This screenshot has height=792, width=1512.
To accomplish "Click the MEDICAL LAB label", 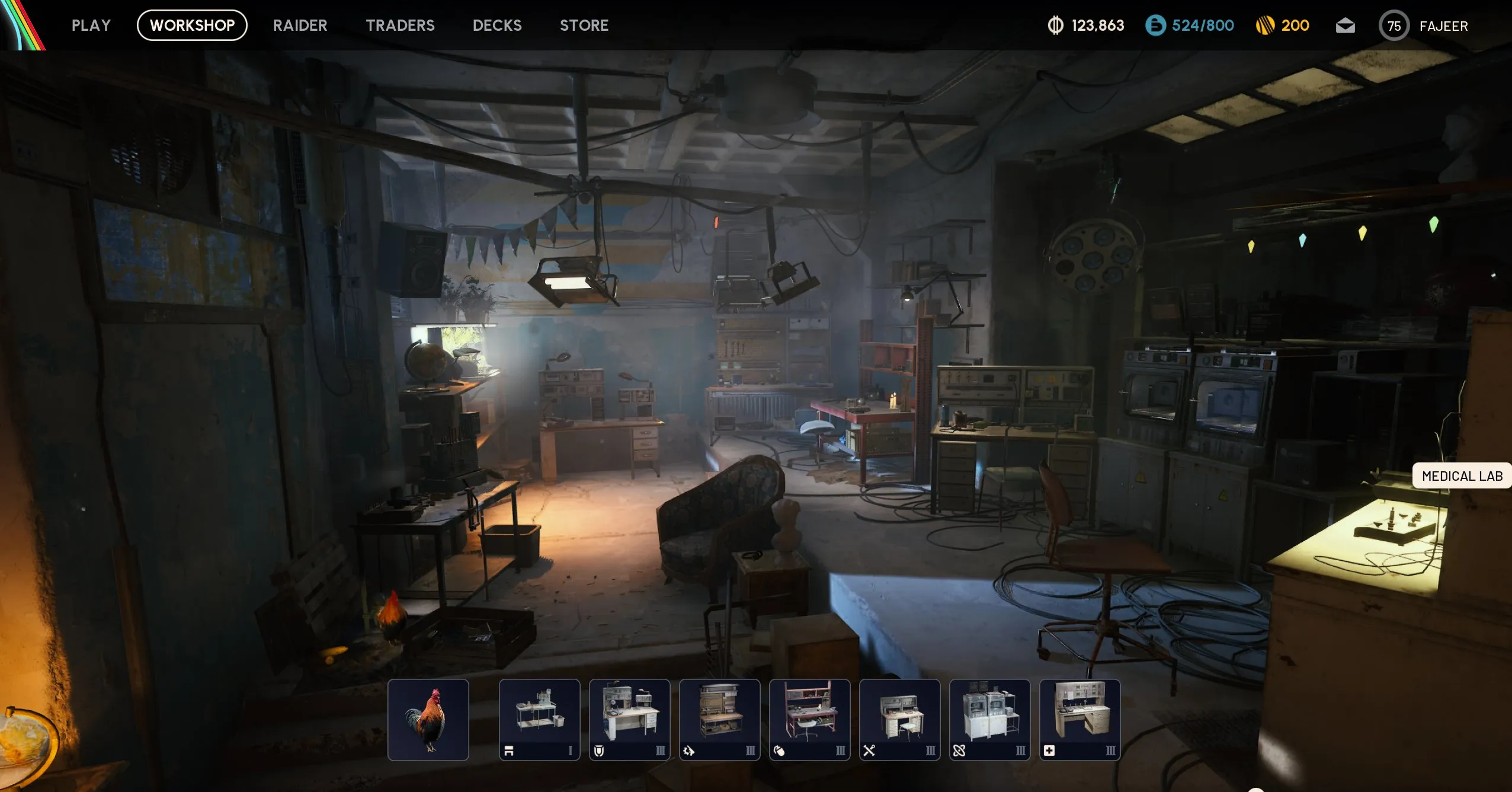I will pyautogui.click(x=1462, y=475).
